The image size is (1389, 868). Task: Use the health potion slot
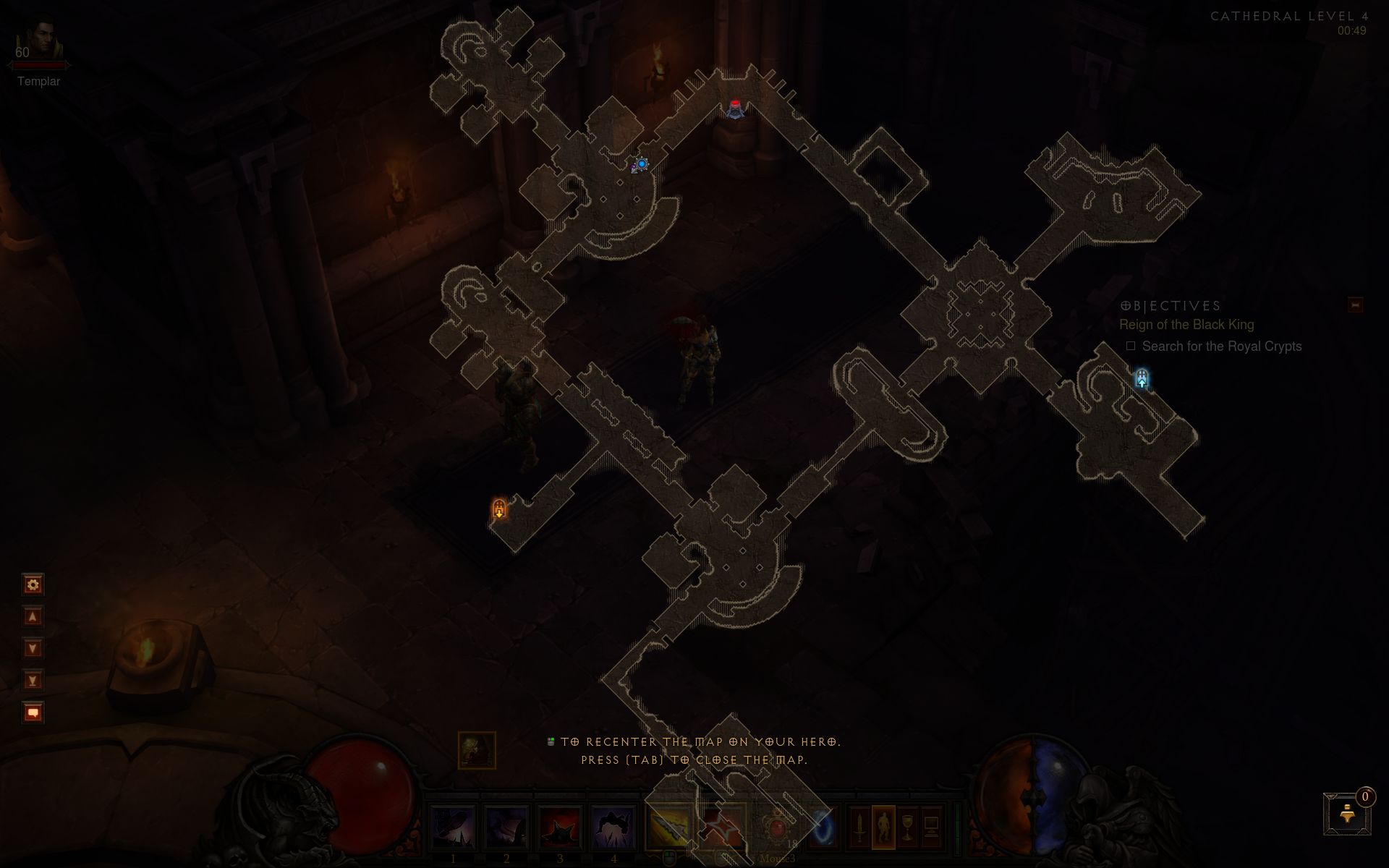pyautogui.click(x=778, y=827)
